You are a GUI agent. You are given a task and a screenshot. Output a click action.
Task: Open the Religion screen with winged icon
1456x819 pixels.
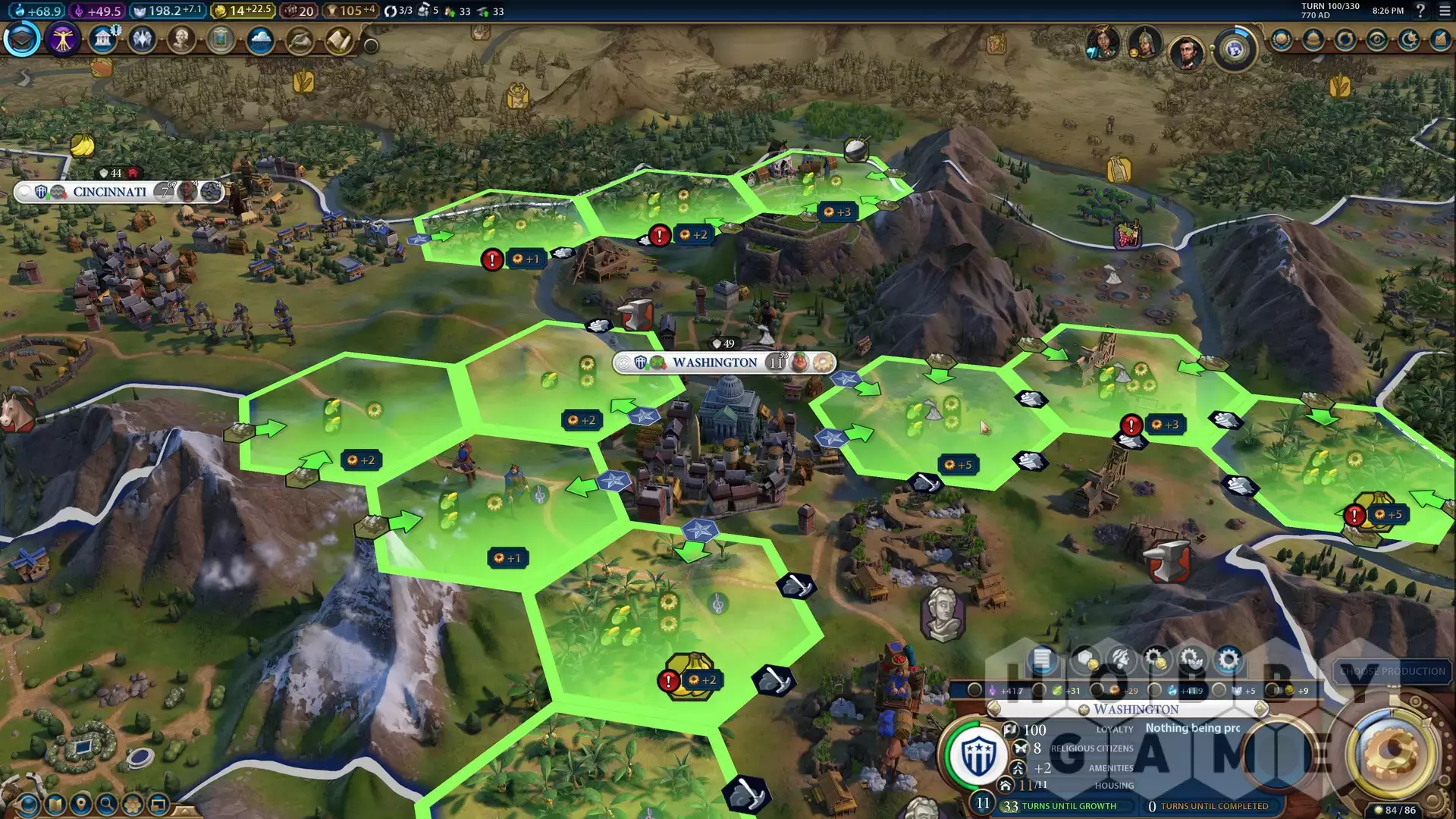[x=142, y=39]
